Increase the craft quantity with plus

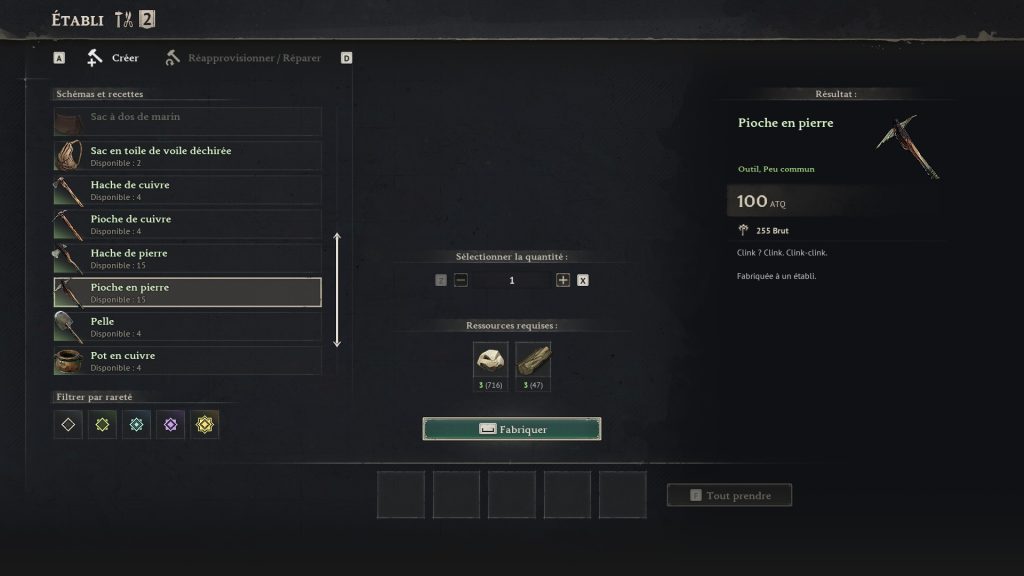(x=563, y=281)
